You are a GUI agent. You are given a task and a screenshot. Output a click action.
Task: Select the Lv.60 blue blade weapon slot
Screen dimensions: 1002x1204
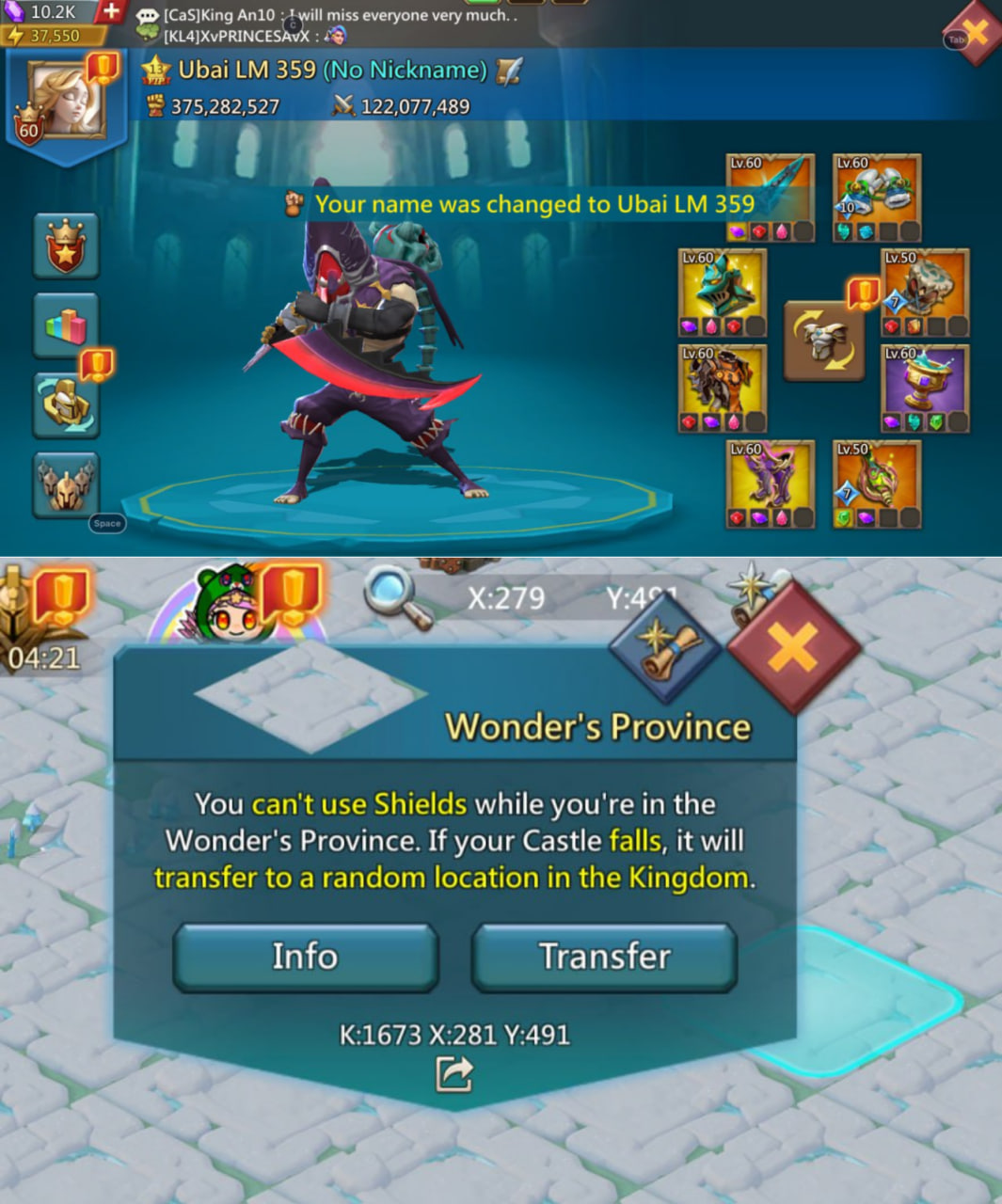pyautogui.click(x=771, y=197)
